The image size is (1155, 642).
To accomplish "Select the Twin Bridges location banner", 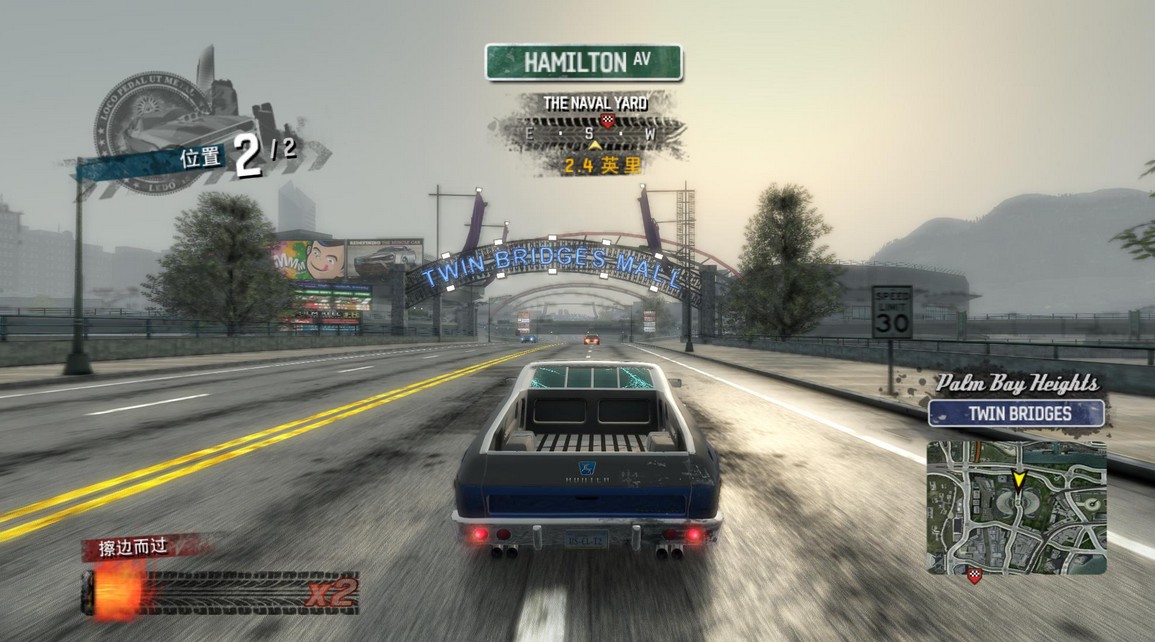I will point(1016,413).
